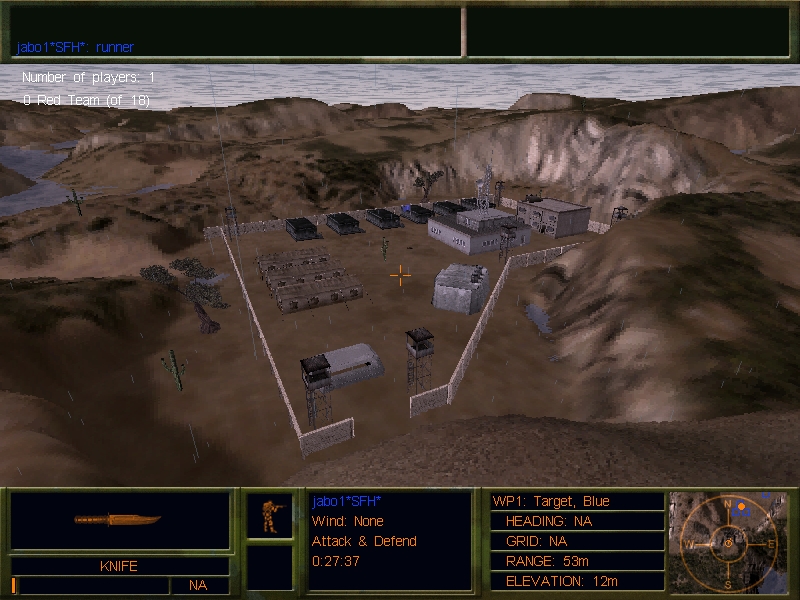Click the soldier stance icon
The image size is (800, 600).
(x=270, y=516)
